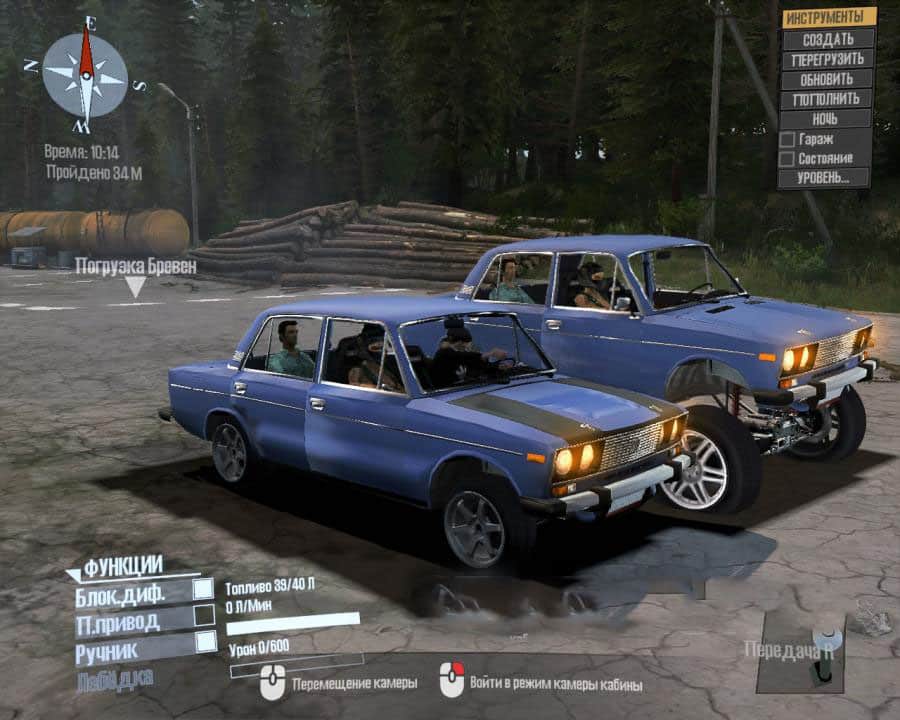Open the Уровень... level menu
The width and height of the screenshot is (900, 720).
(x=824, y=178)
